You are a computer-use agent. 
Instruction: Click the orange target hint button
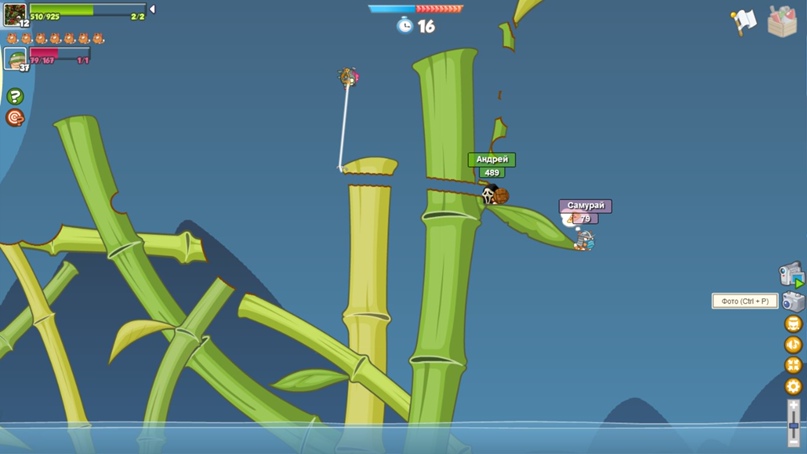pos(15,118)
